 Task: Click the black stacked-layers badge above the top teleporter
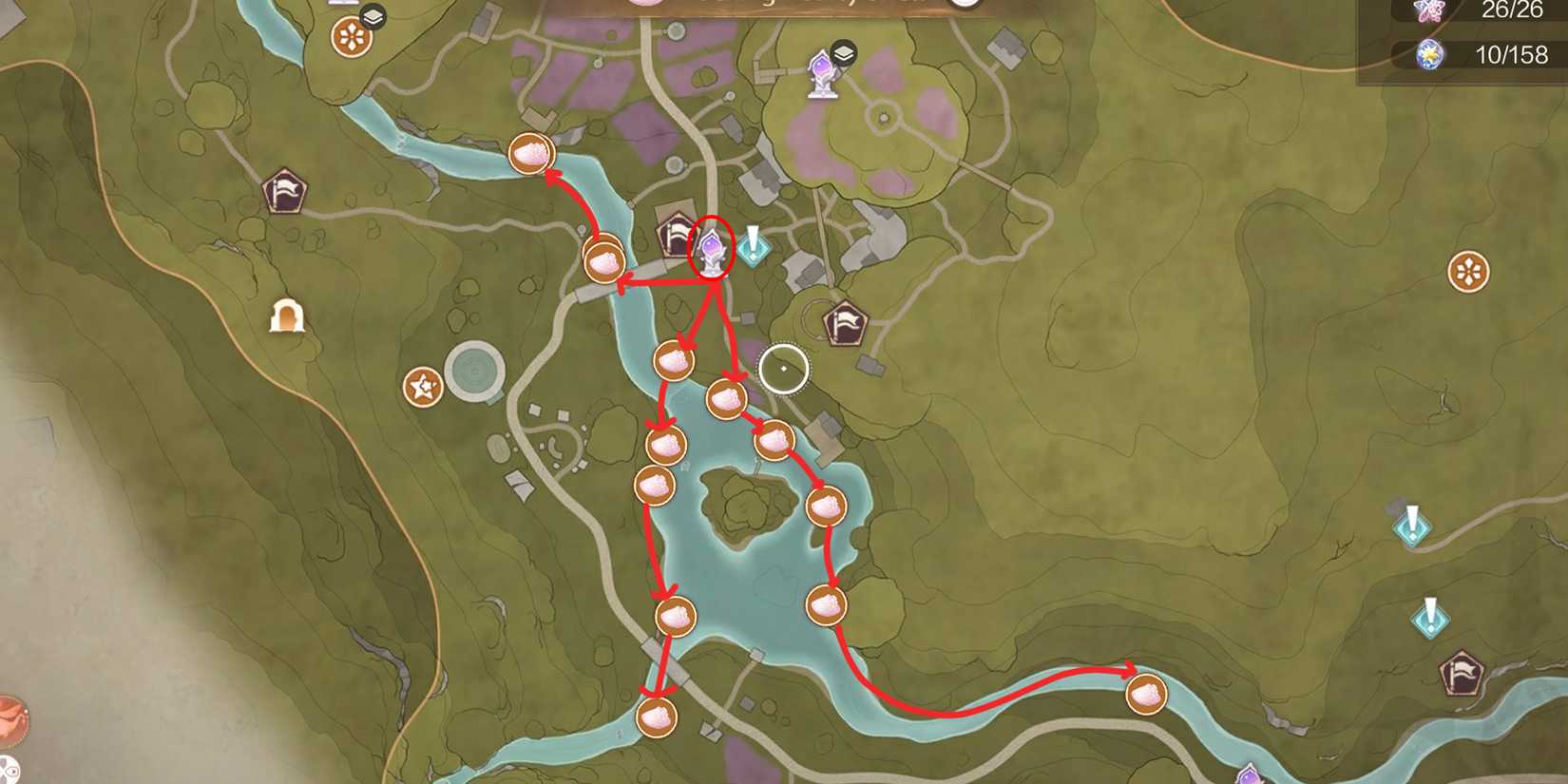[845, 54]
